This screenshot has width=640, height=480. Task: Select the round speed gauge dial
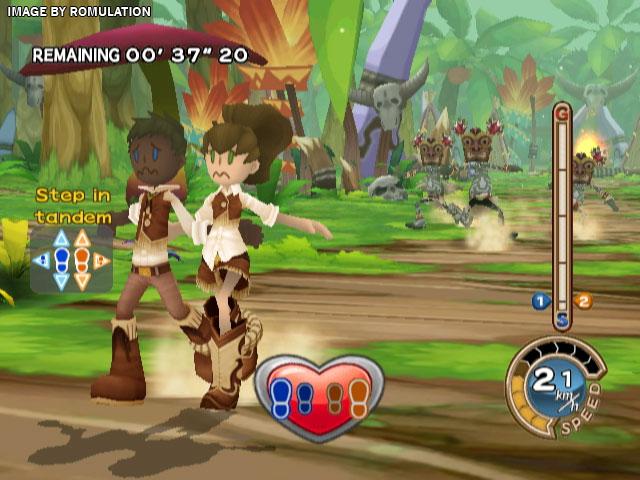tap(558, 387)
